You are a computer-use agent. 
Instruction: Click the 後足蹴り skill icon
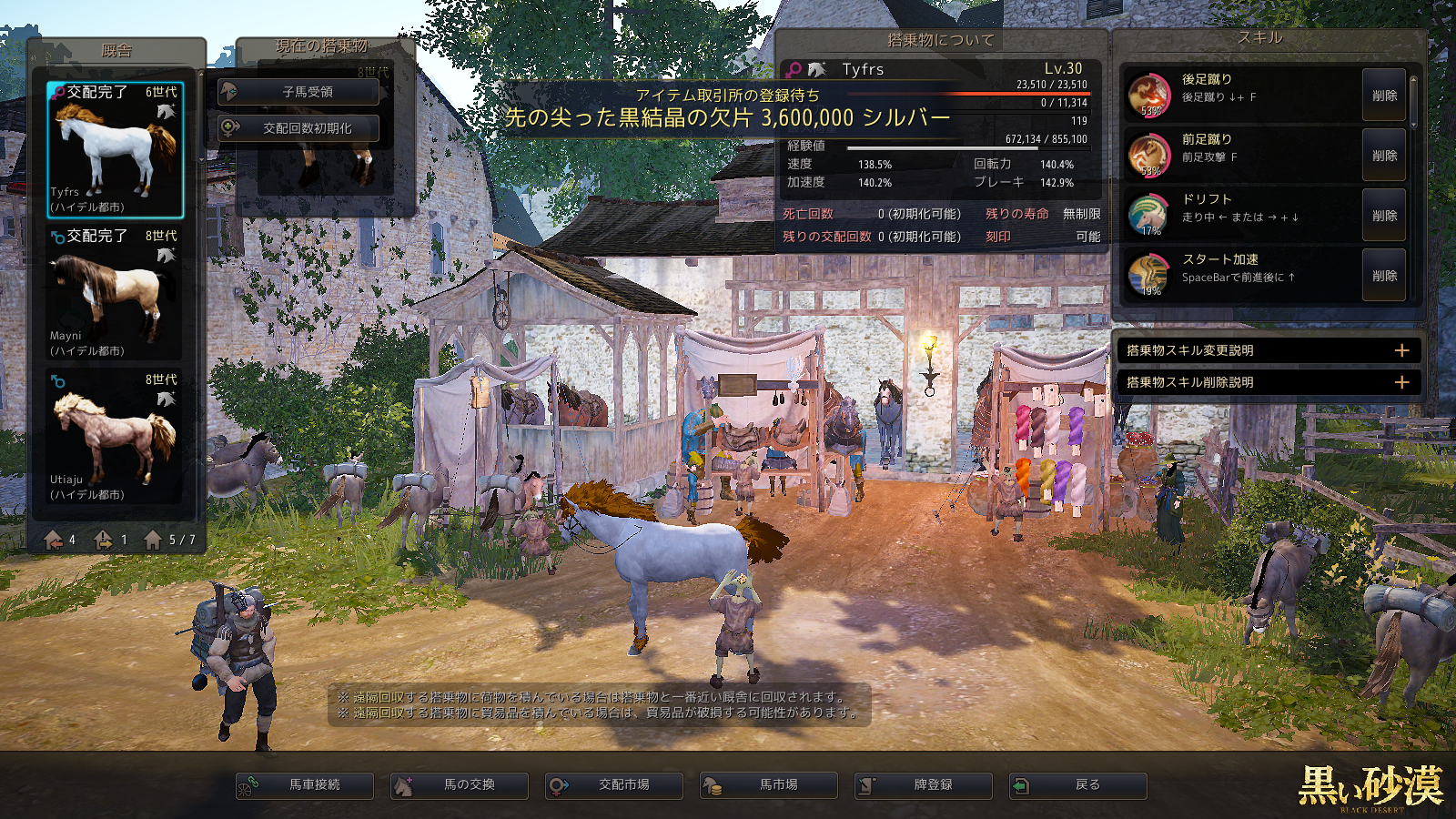[1149, 95]
